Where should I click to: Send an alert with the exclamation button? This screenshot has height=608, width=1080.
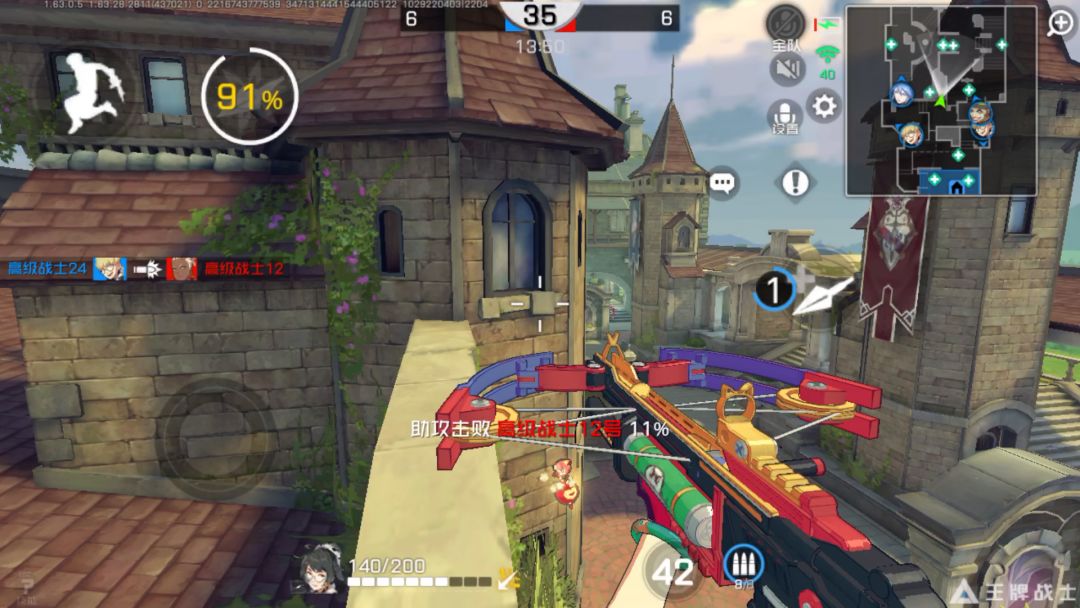(x=796, y=182)
